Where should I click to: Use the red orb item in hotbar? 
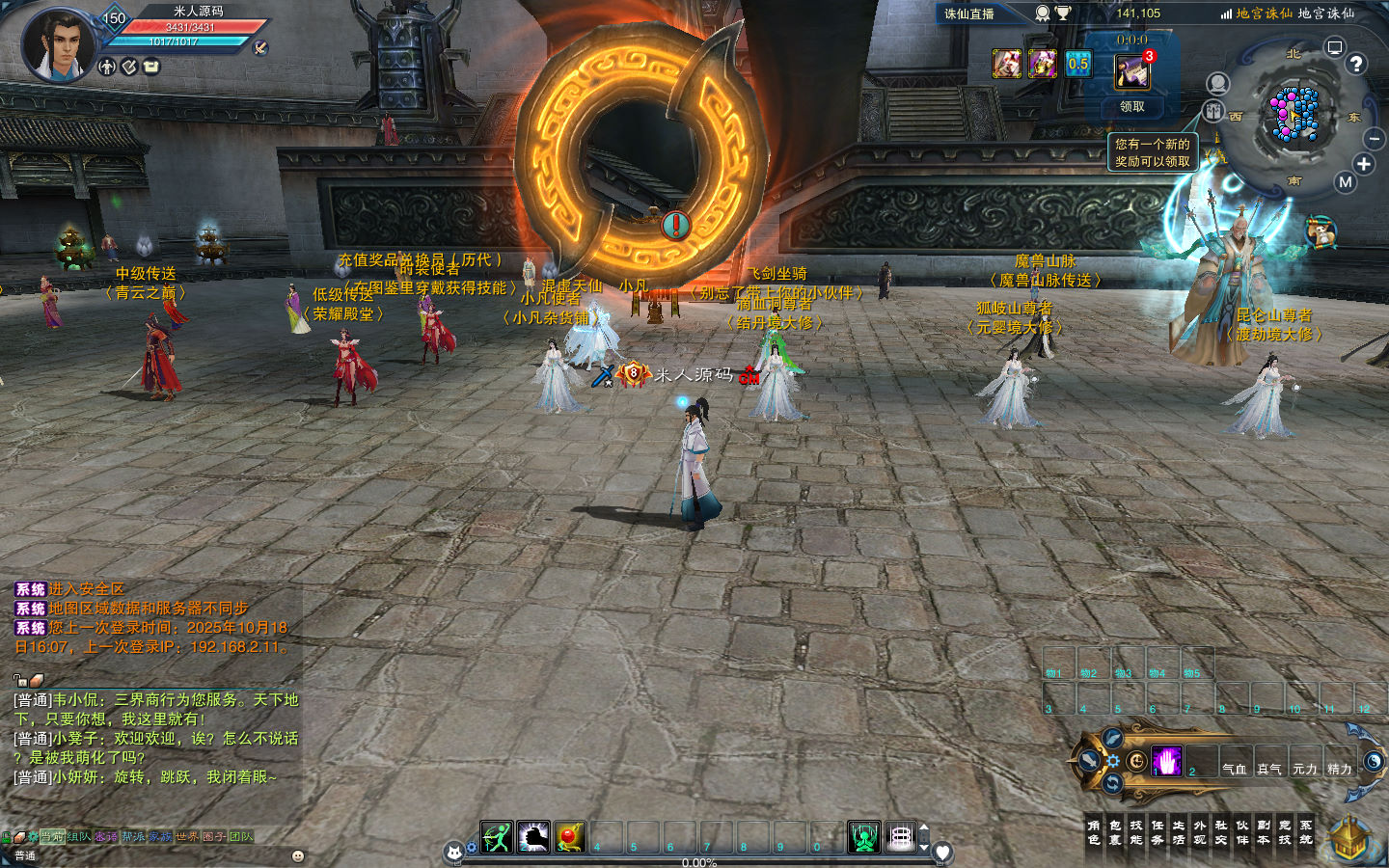569,837
